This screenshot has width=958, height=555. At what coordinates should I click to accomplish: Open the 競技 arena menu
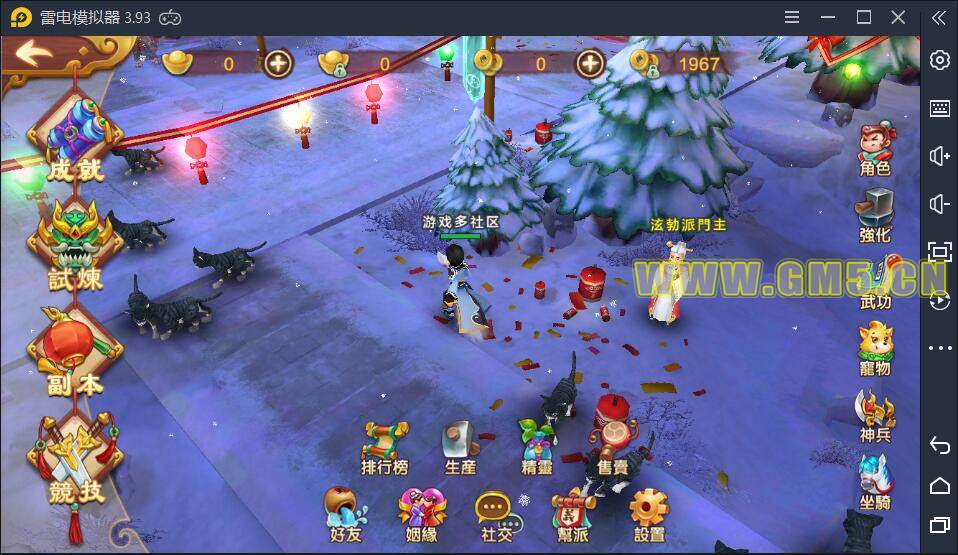(x=75, y=460)
